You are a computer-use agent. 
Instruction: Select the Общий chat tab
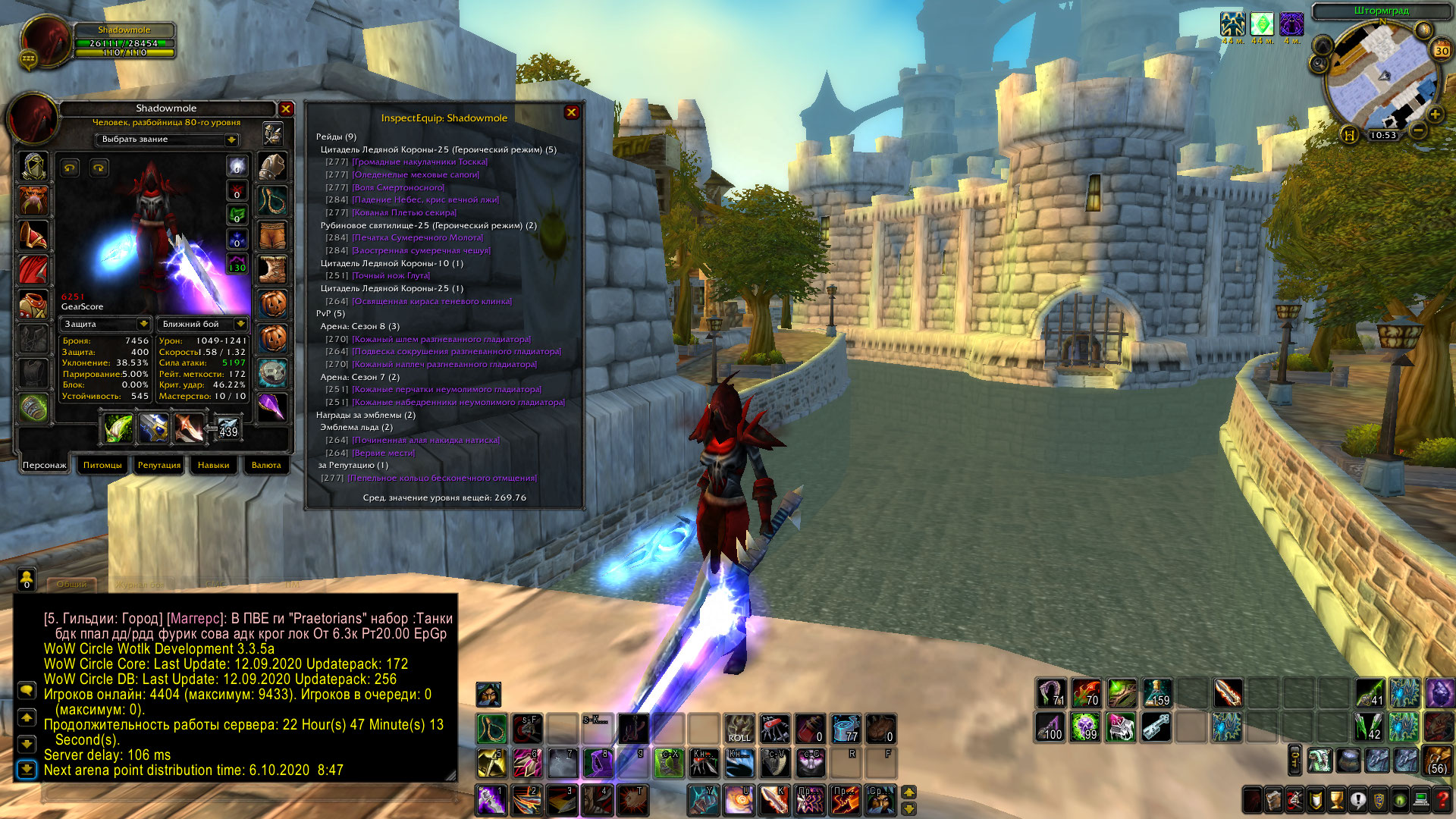click(72, 585)
